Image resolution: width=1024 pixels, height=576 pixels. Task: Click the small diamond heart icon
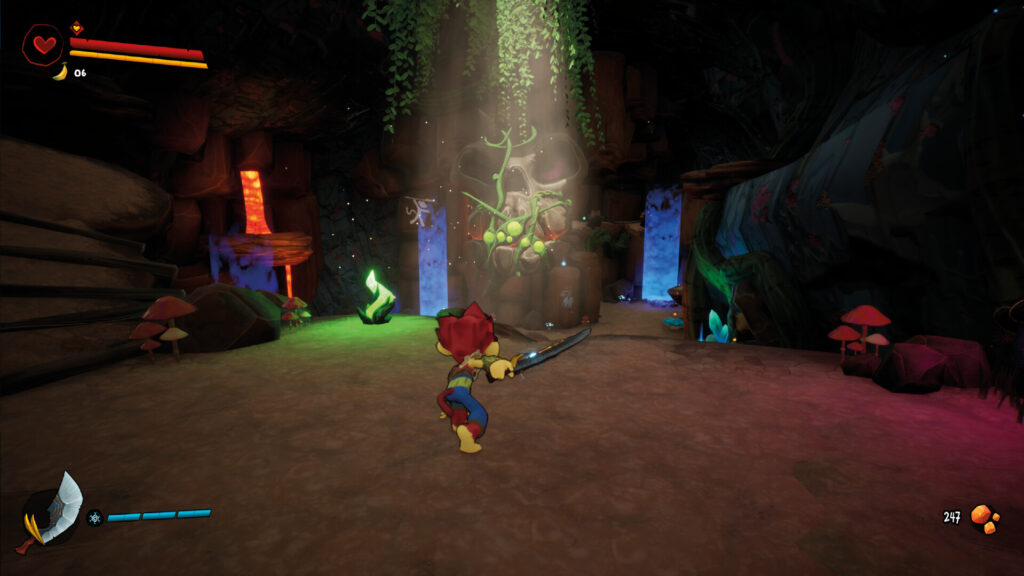[x=77, y=27]
